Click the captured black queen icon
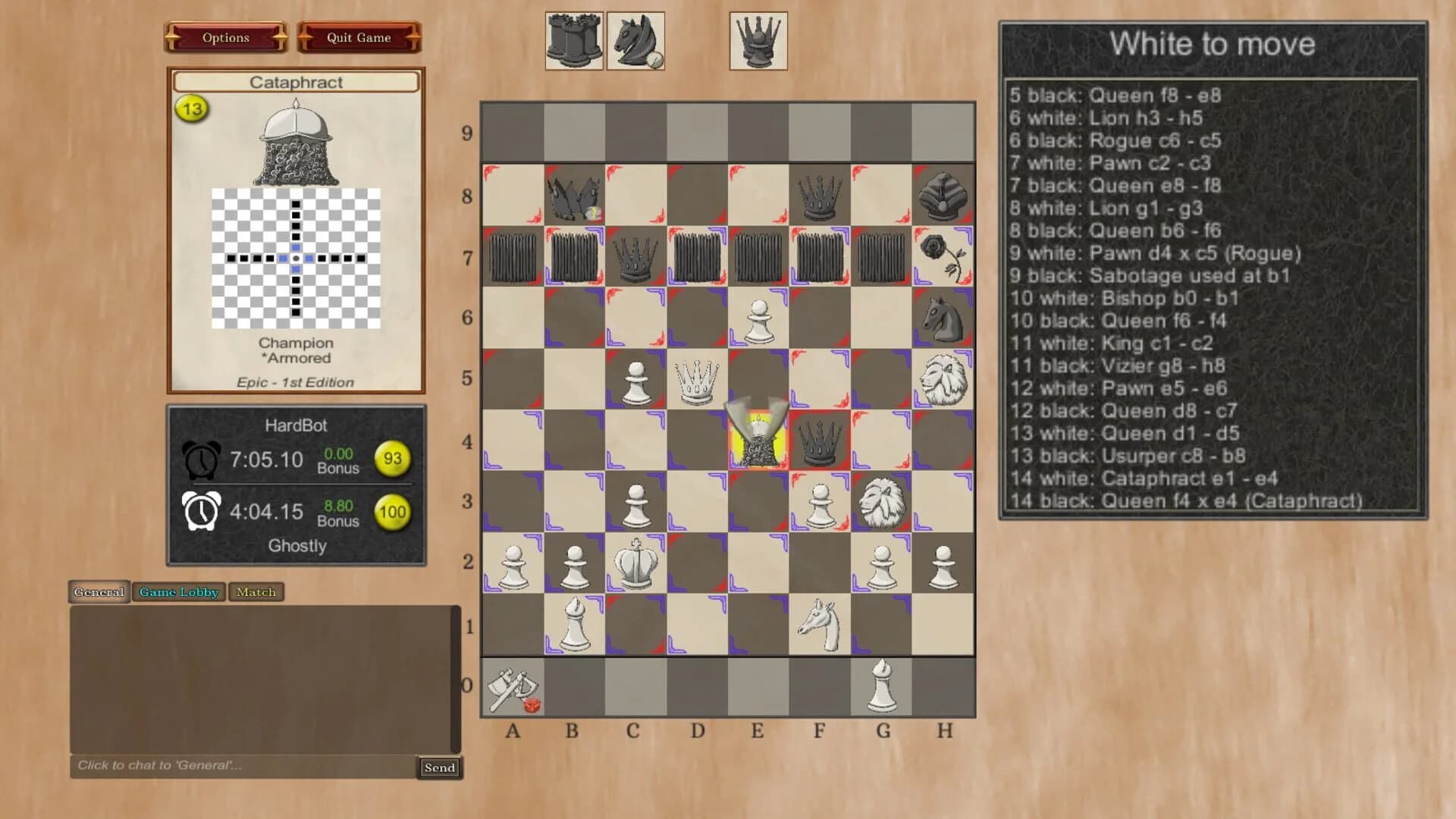Image resolution: width=1456 pixels, height=819 pixels. [758, 42]
